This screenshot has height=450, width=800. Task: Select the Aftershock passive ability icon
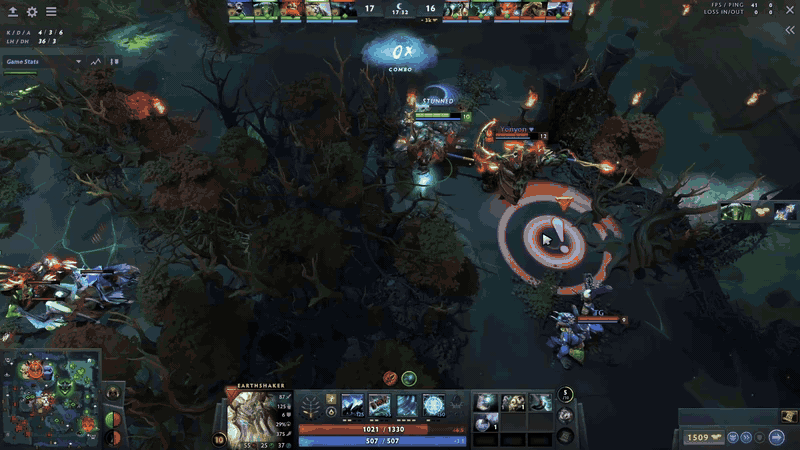pyautogui.click(x=408, y=405)
